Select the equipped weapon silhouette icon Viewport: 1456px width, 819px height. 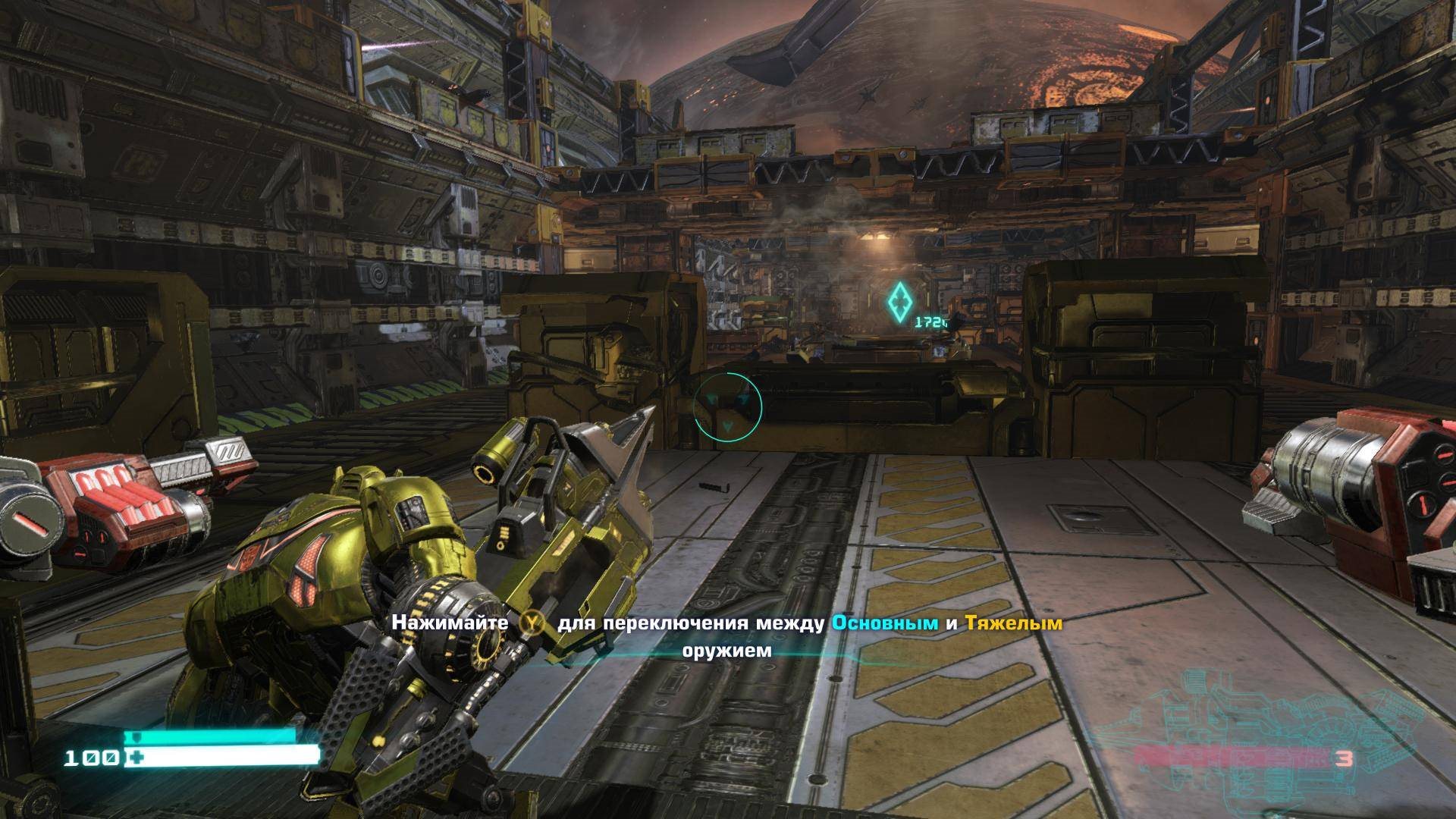coord(1213,747)
